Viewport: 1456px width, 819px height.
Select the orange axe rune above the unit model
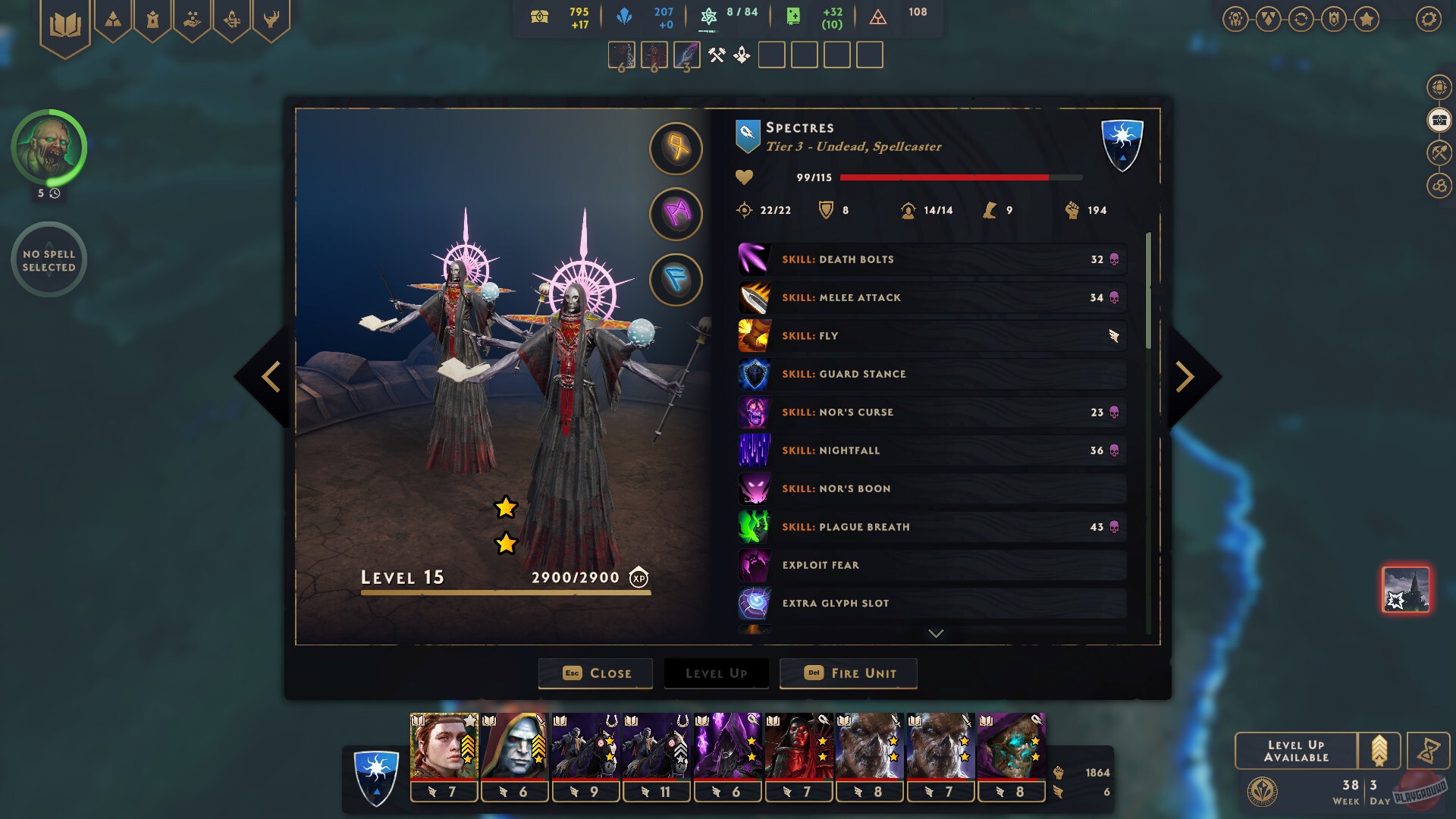click(676, 149)
